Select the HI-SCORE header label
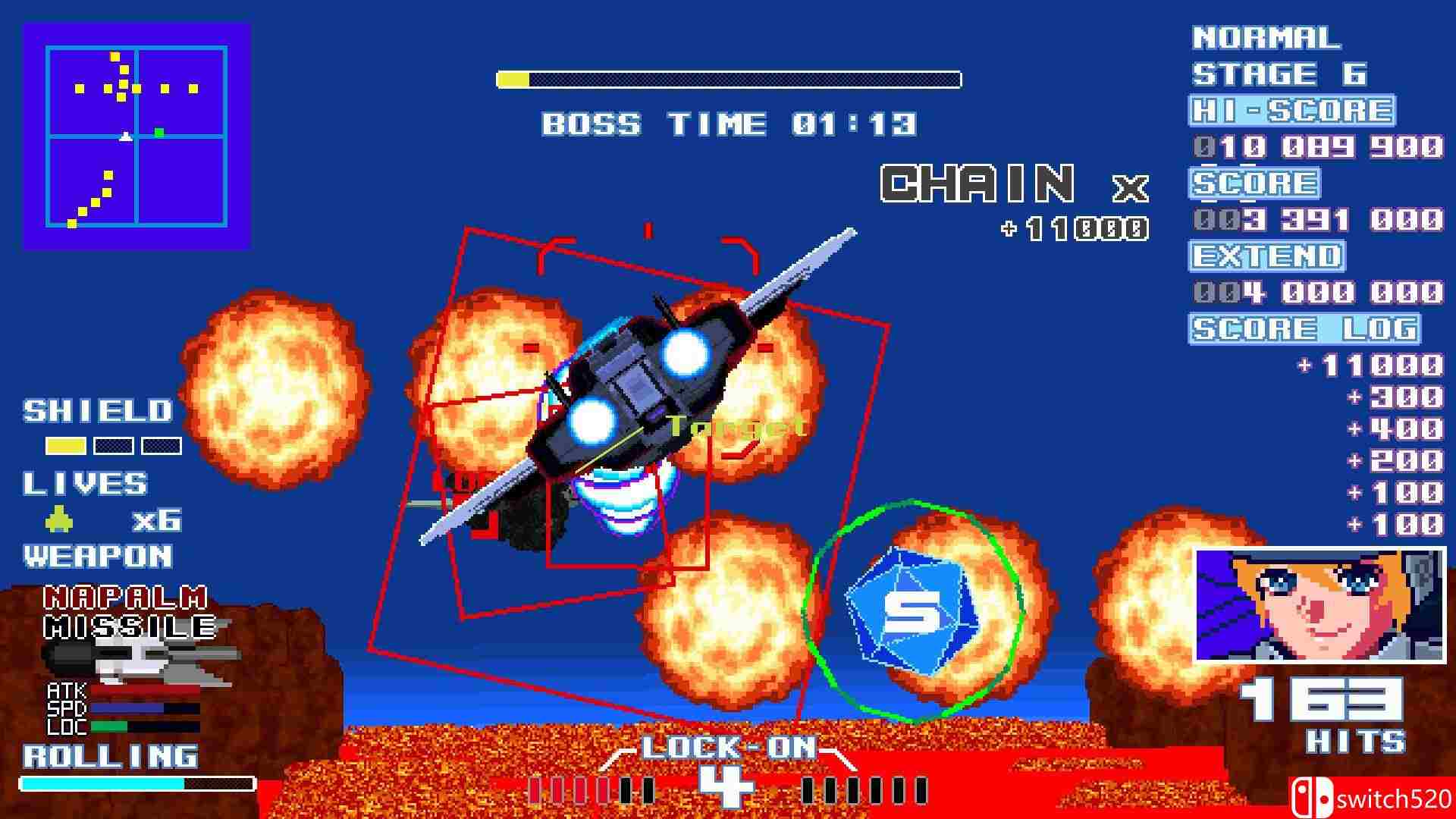 (x=1293, y=109)
